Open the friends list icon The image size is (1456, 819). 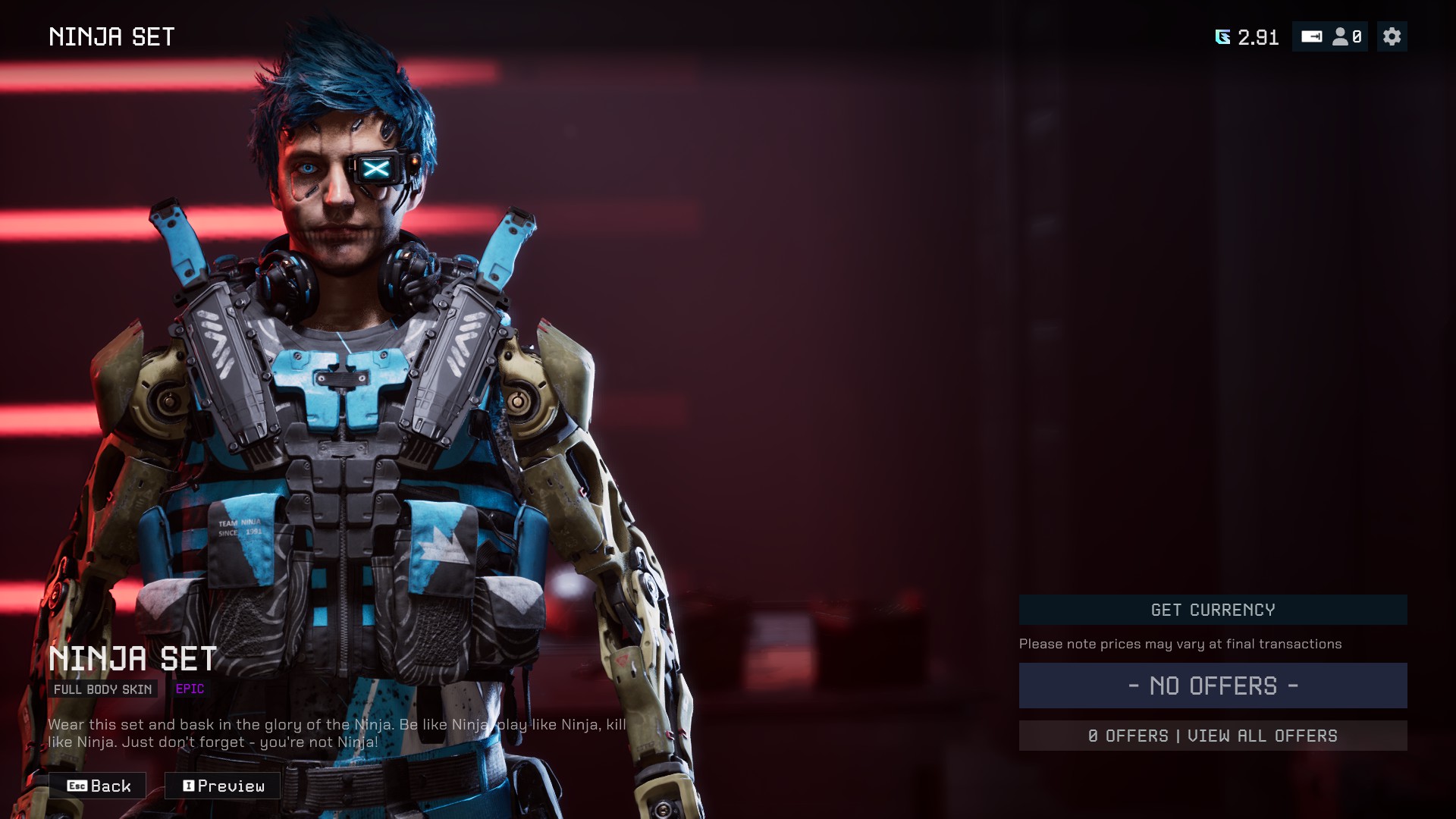[1347, 36]
